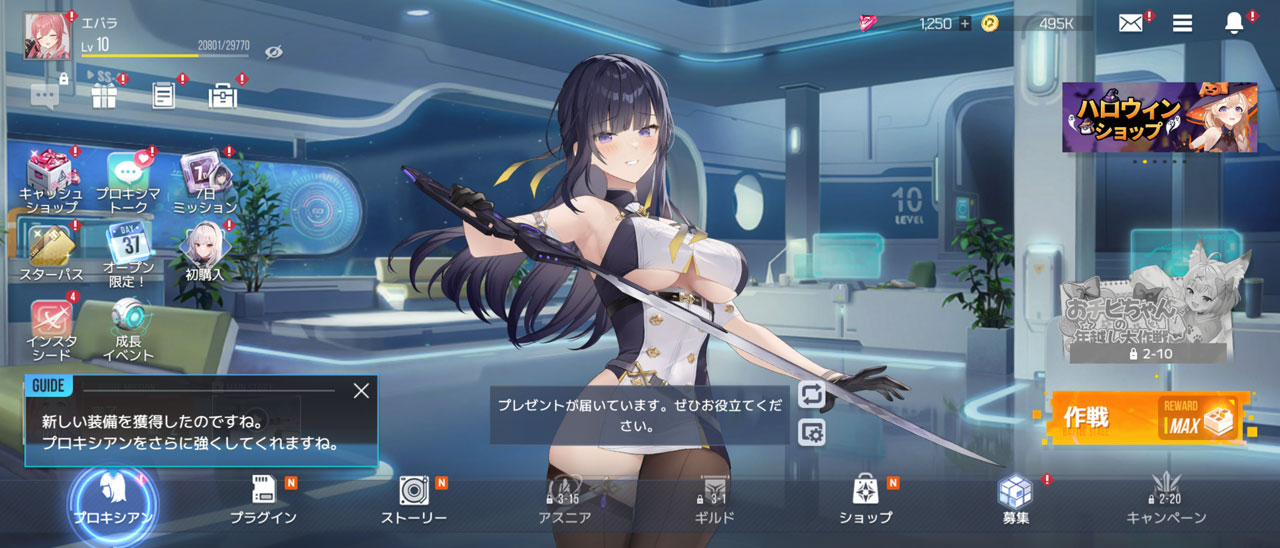1280x548 pixels.
Task: Open the ショップ shop
Action: pyautogui.click(x=865, y=499)
